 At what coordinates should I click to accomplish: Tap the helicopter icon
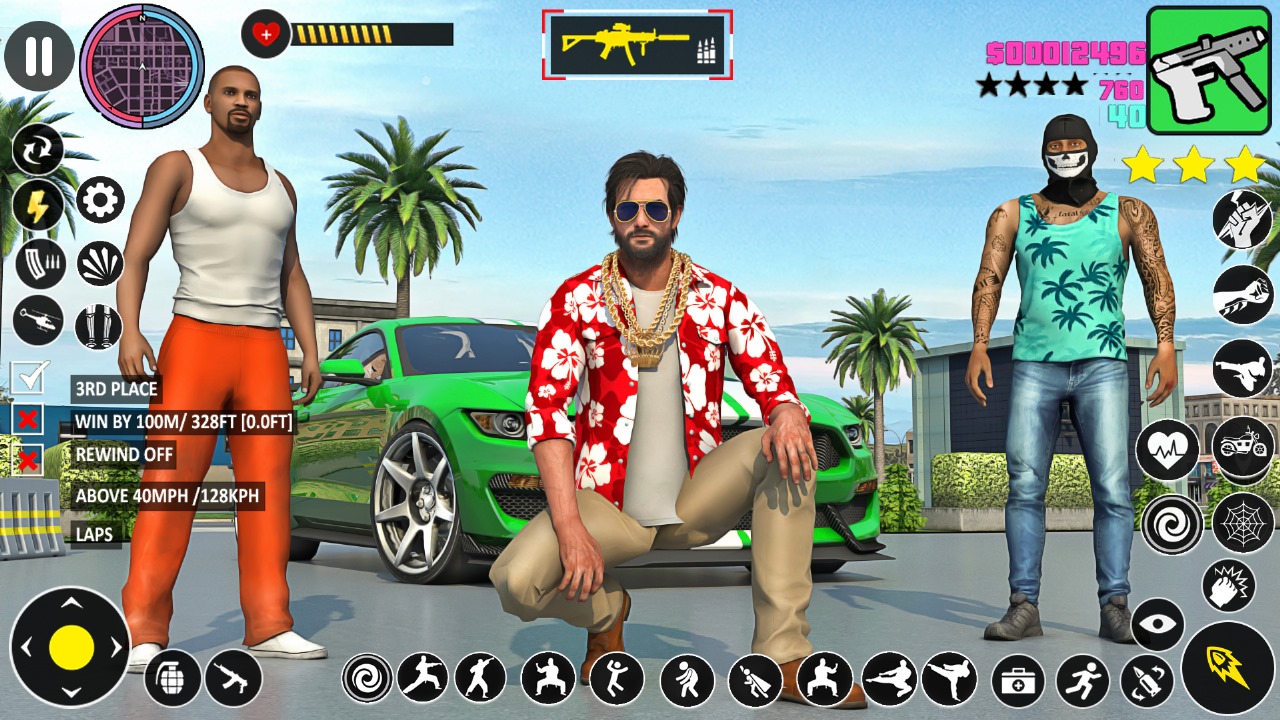click(x=38, y=320)
